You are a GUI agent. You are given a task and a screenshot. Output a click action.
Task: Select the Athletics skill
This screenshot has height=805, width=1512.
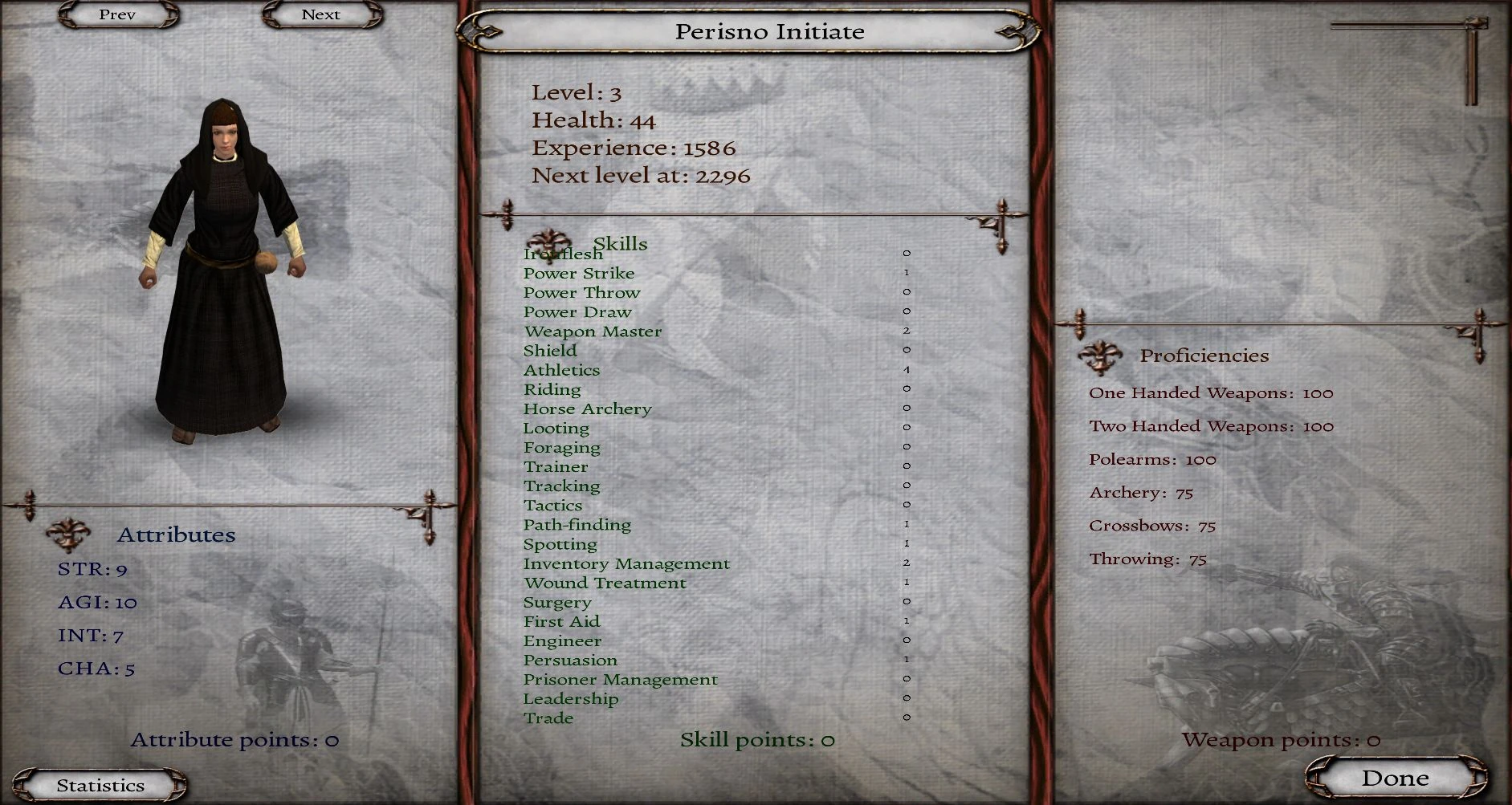point(561,369)
